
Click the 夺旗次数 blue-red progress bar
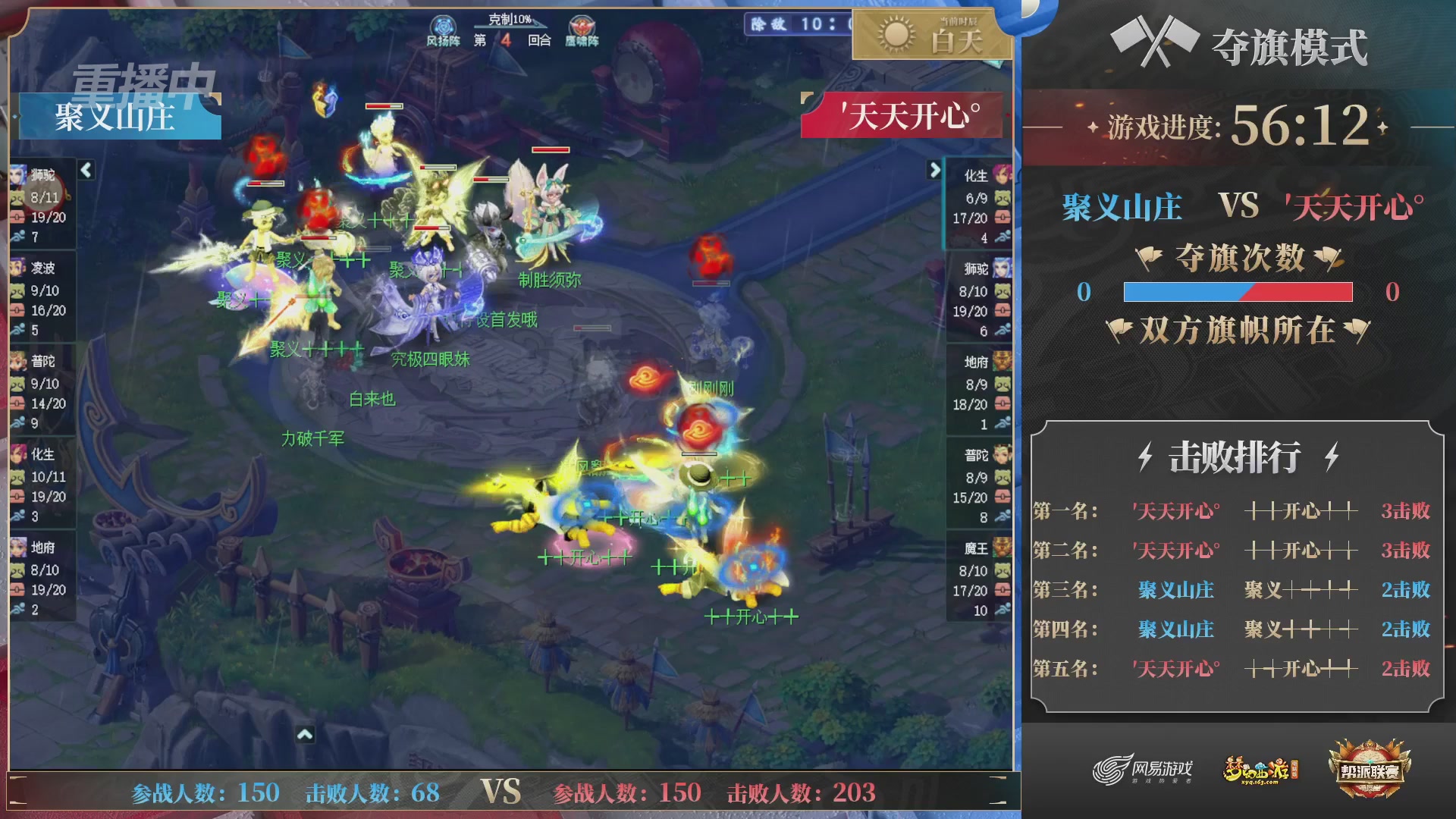point(1240,292)
